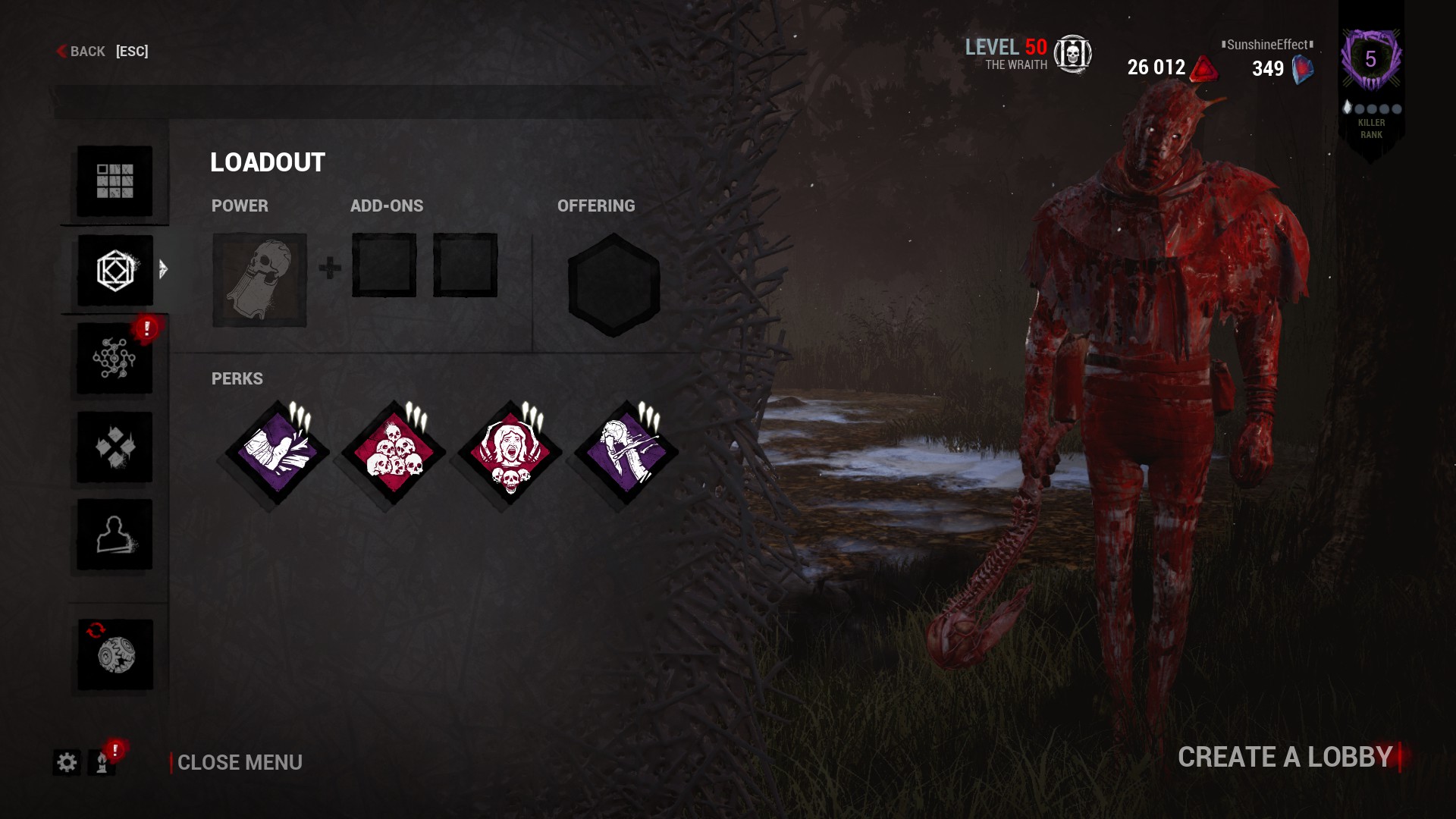Screen dimensions: 1456x819
Task: Open the Bloodweb tab
Action: tap(115, 359)
